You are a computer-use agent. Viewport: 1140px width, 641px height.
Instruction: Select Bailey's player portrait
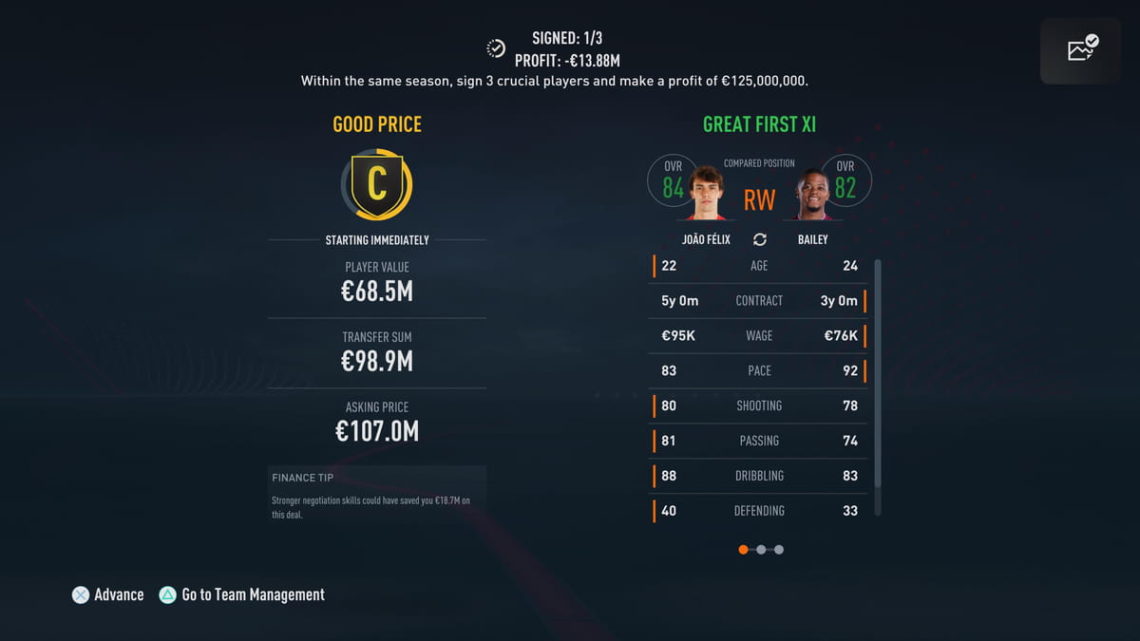click(x=812, y=194)
